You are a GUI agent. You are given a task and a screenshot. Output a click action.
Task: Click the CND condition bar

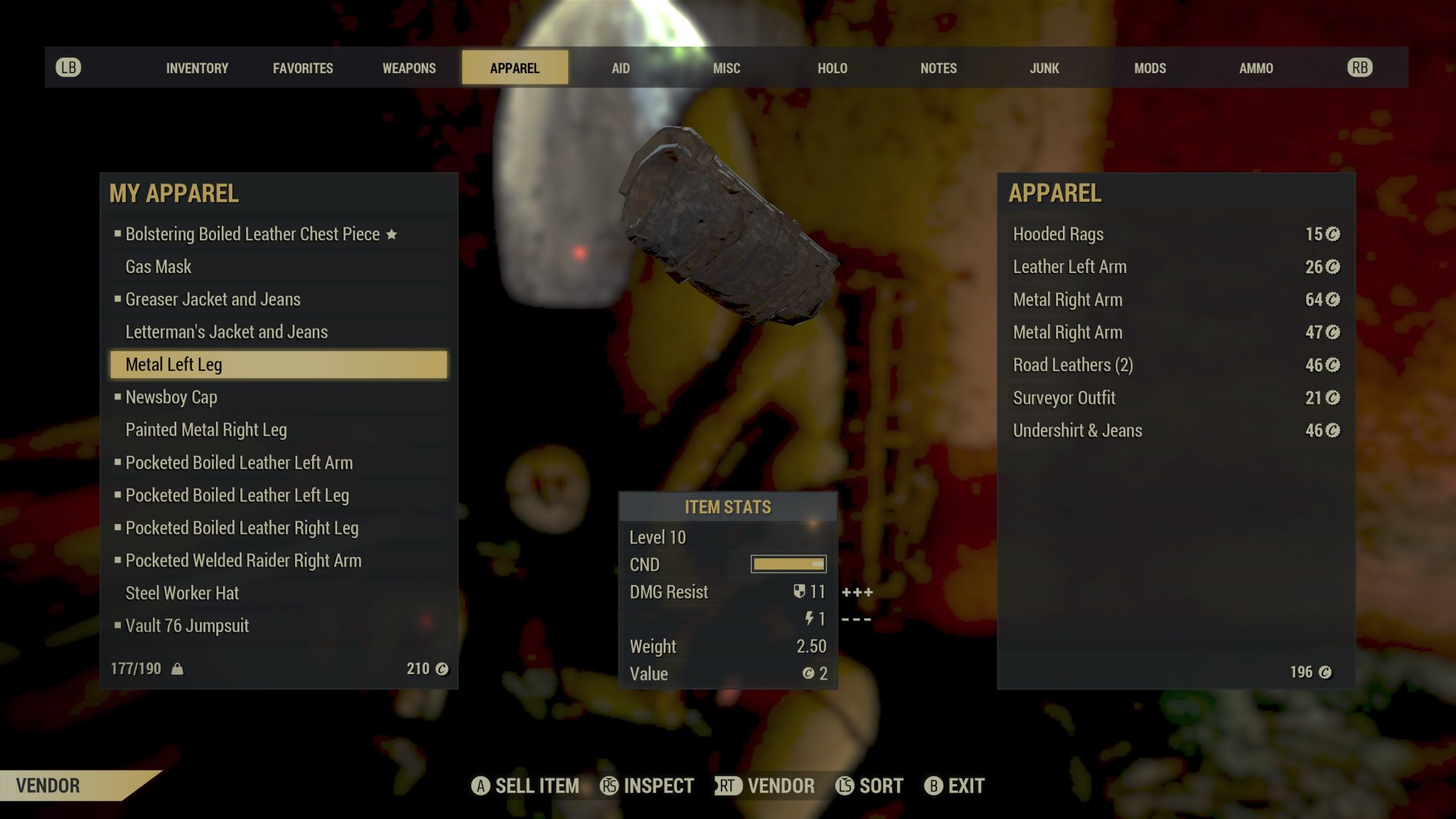coord(789,564)
